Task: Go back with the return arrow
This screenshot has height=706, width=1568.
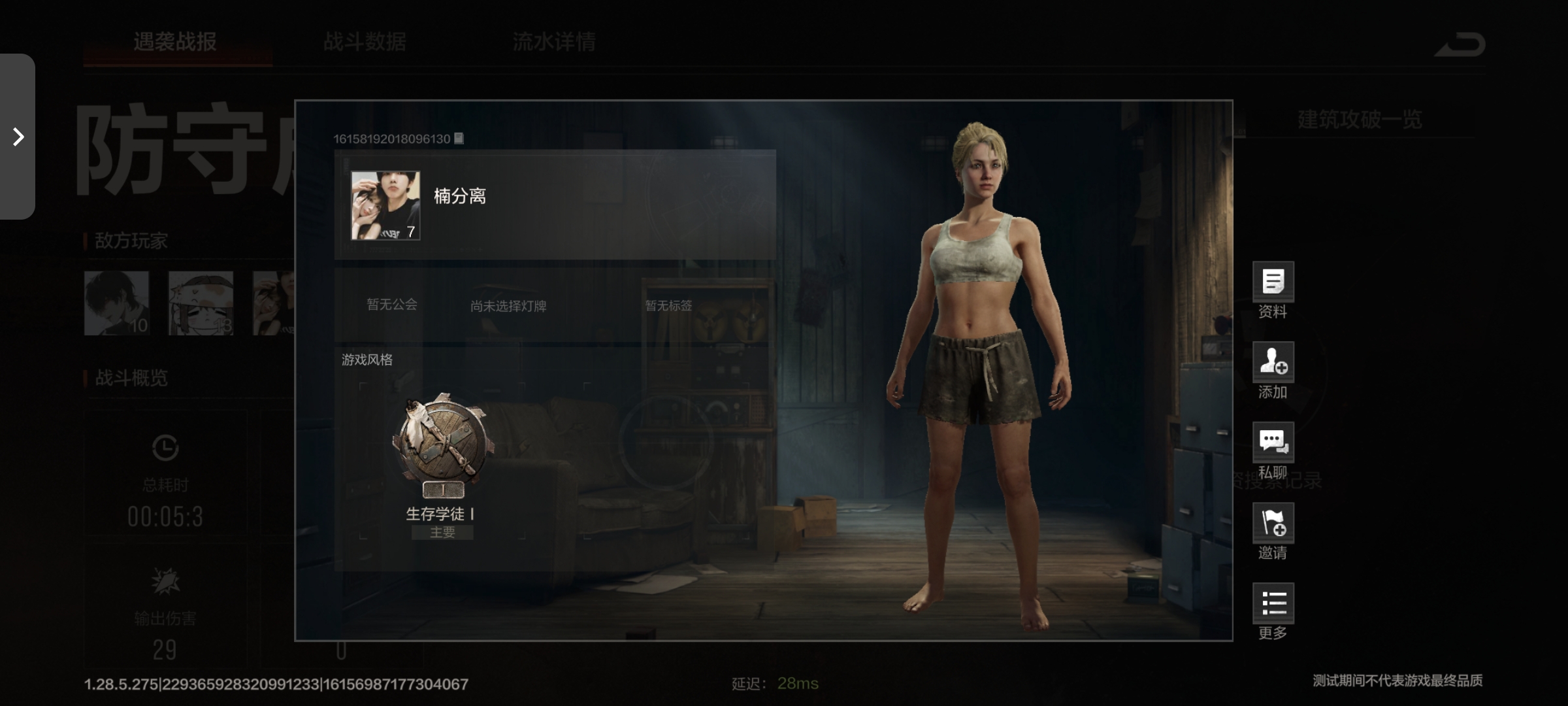Action: (1460, 44)
